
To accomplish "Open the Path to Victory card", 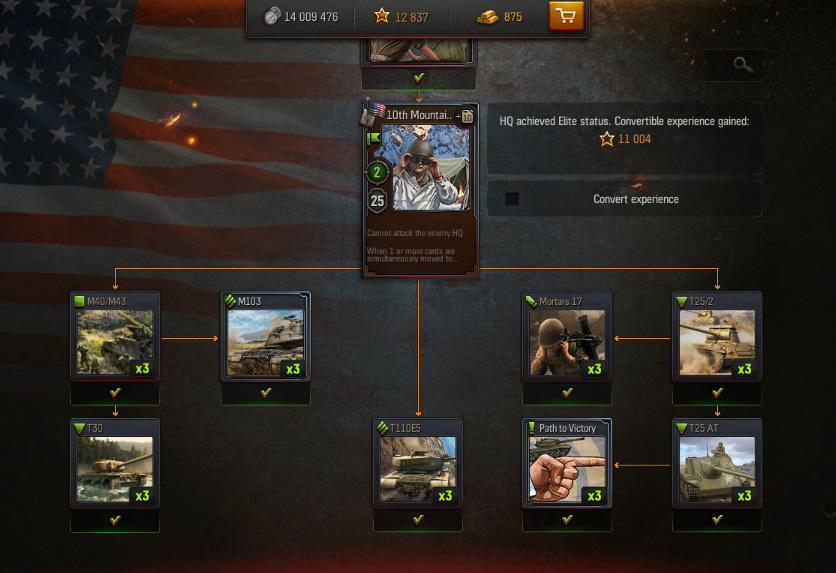I will point(567,464).
